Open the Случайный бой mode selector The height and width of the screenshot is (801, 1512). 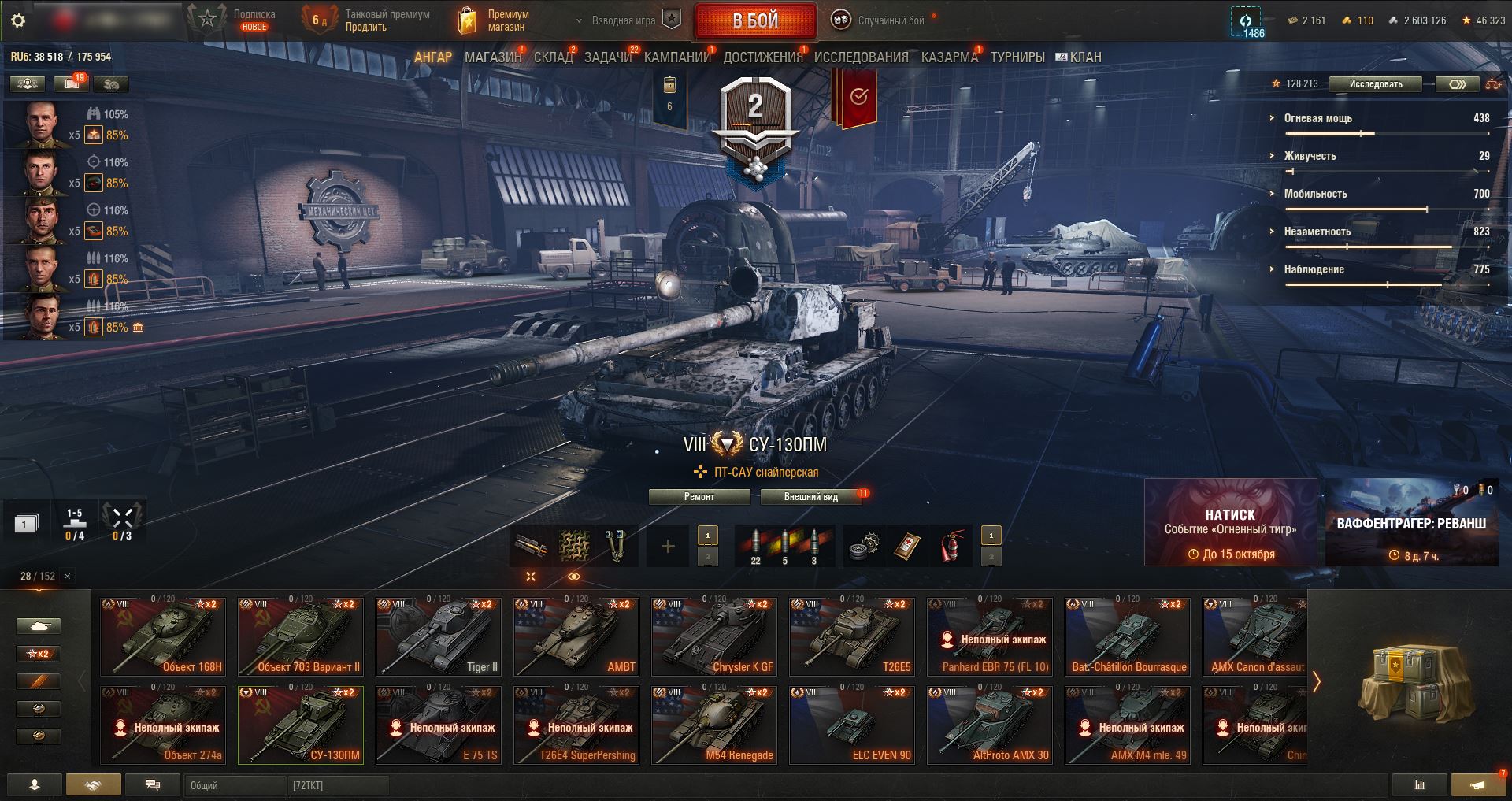click(880, 21)
